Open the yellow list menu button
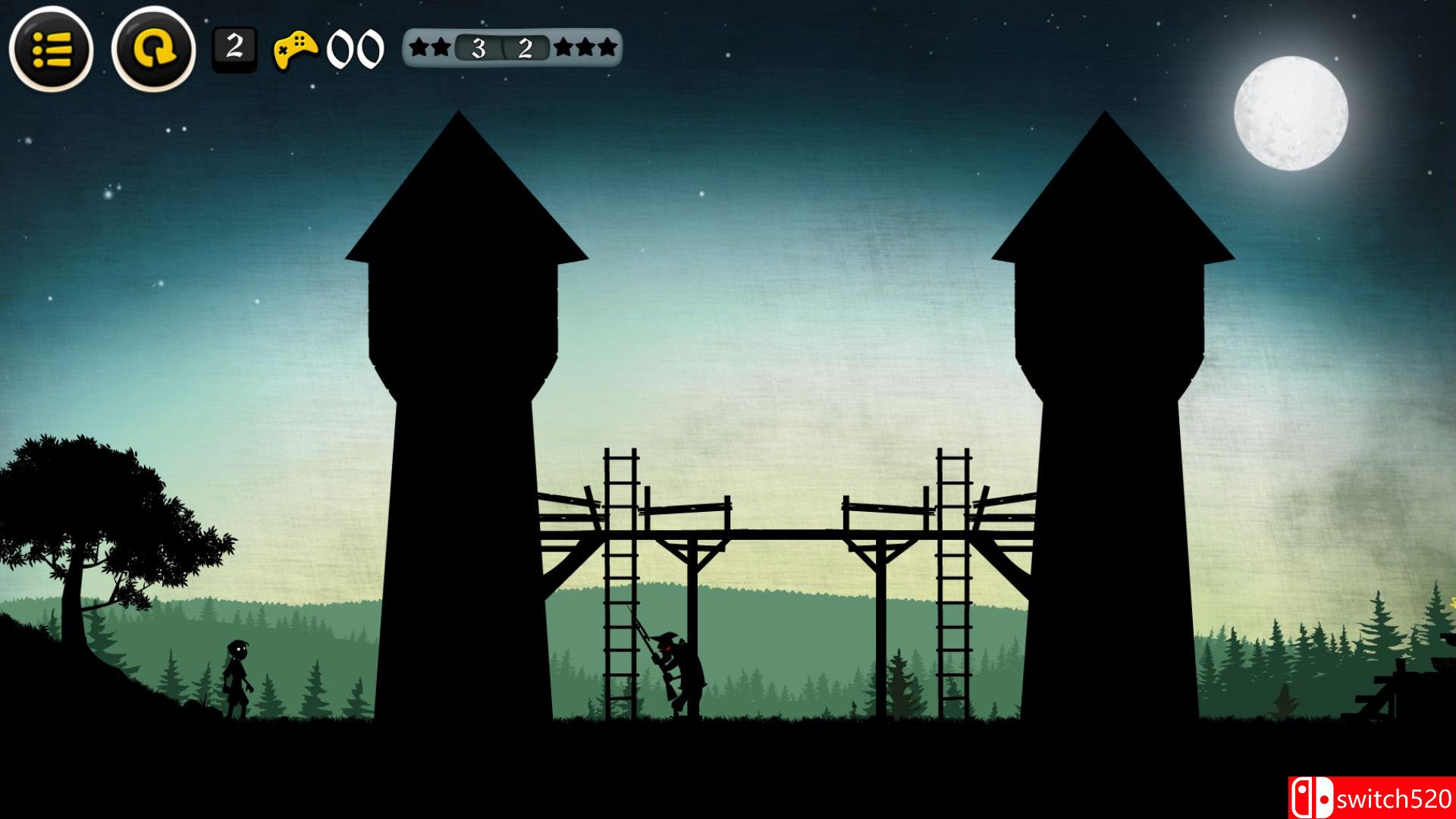Viewport: 1456px width, 819px height. tap(51, 49)
